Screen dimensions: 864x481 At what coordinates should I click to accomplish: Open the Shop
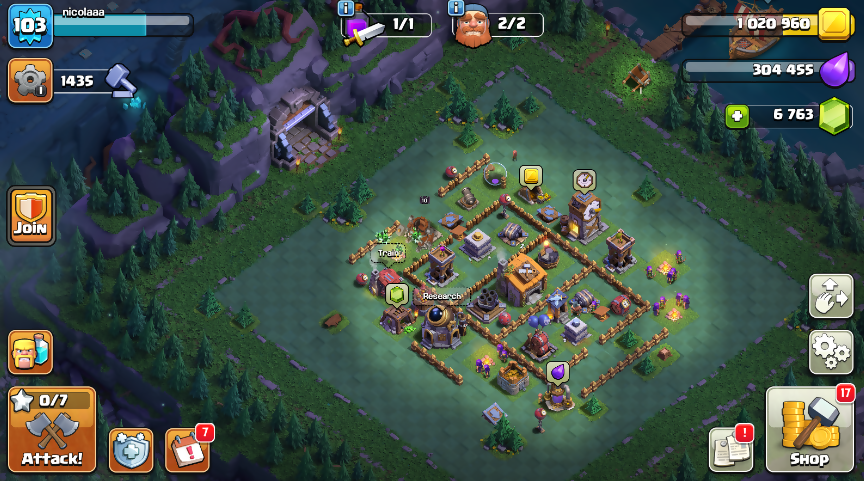click(x=809, y=430)
